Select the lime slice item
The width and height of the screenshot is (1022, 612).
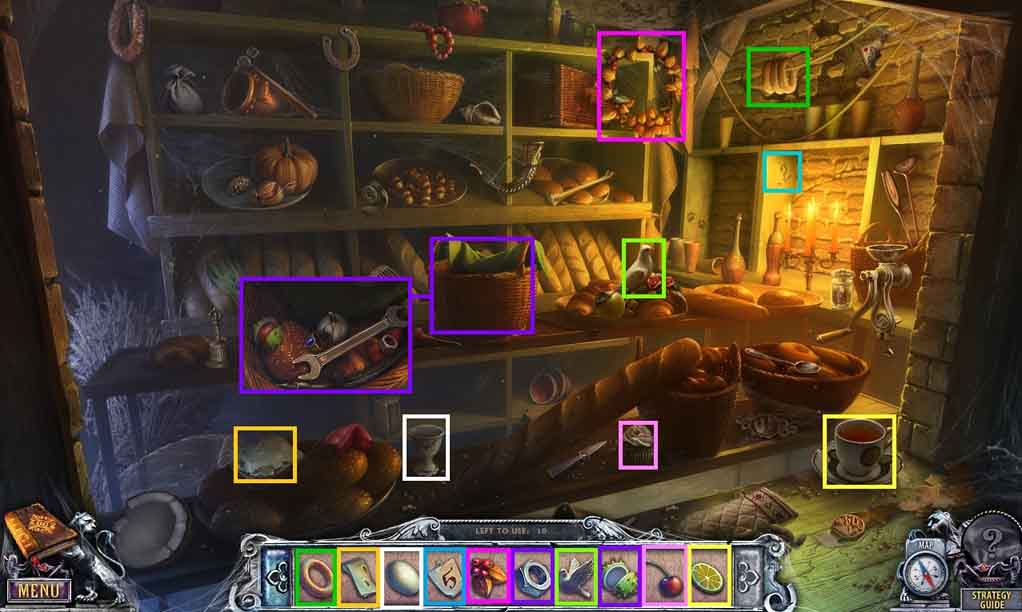click(707, 576)
